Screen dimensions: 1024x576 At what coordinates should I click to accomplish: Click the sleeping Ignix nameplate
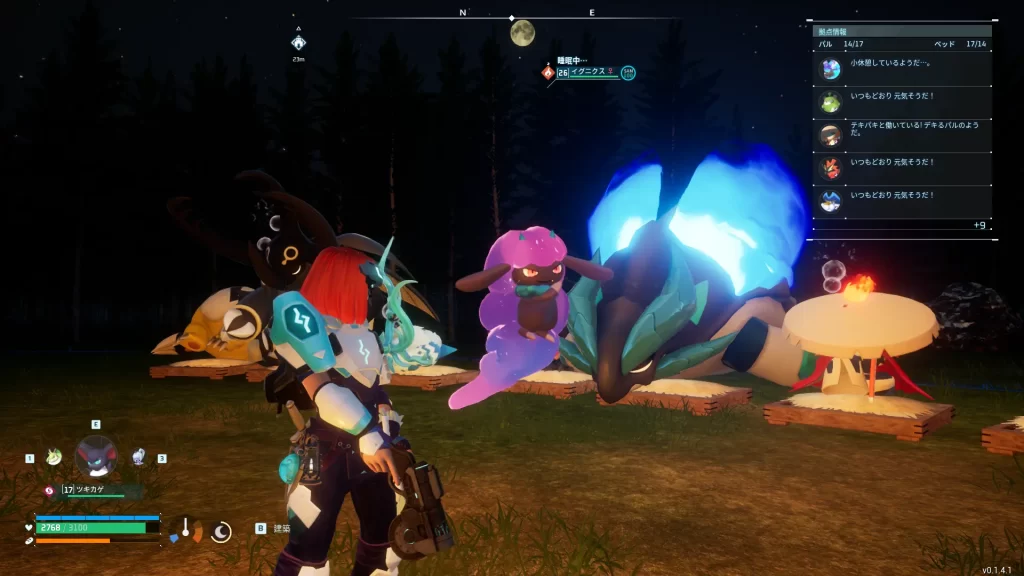click(x=590, y=72)
